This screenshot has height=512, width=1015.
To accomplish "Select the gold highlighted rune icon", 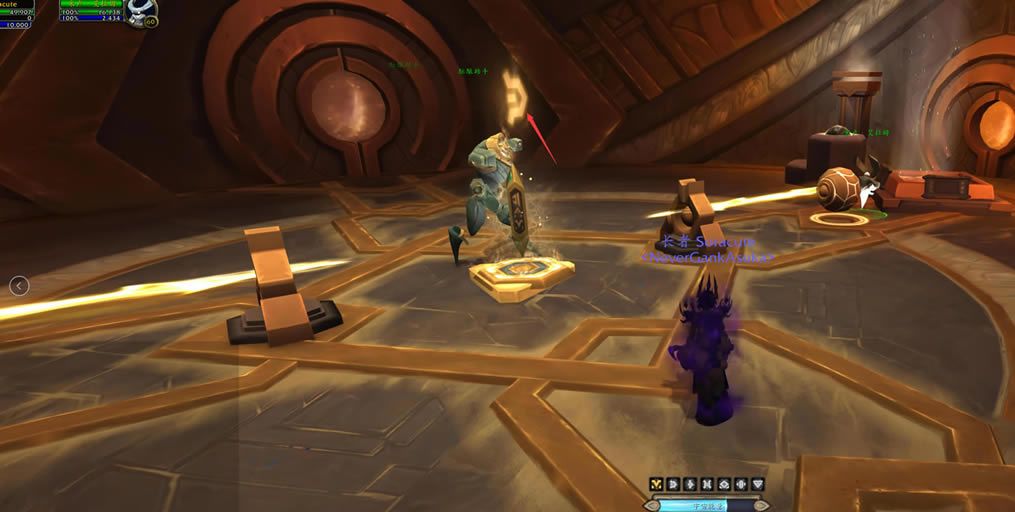I will (x=657, y=484).
